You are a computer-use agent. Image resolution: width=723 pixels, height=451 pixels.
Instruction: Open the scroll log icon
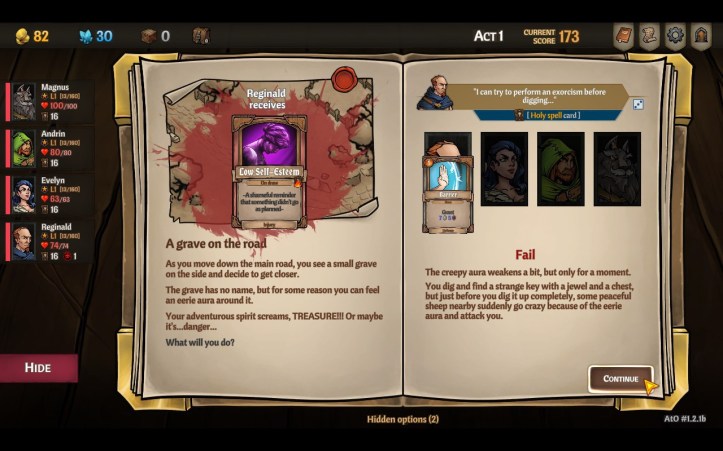pos(649,36)
